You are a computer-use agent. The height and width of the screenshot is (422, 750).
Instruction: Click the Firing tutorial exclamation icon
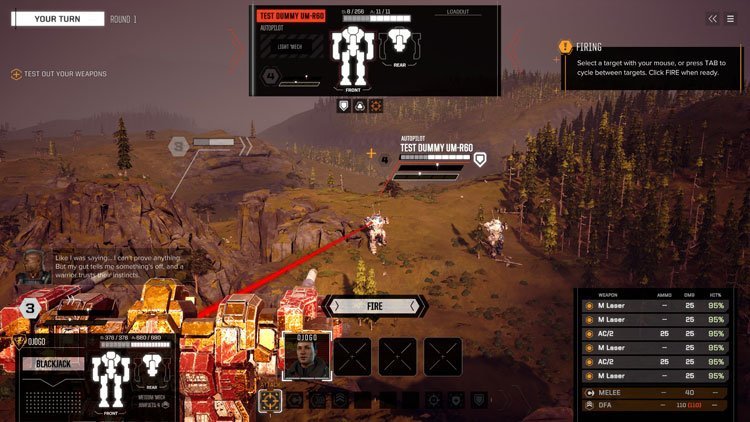click(566, 46)
